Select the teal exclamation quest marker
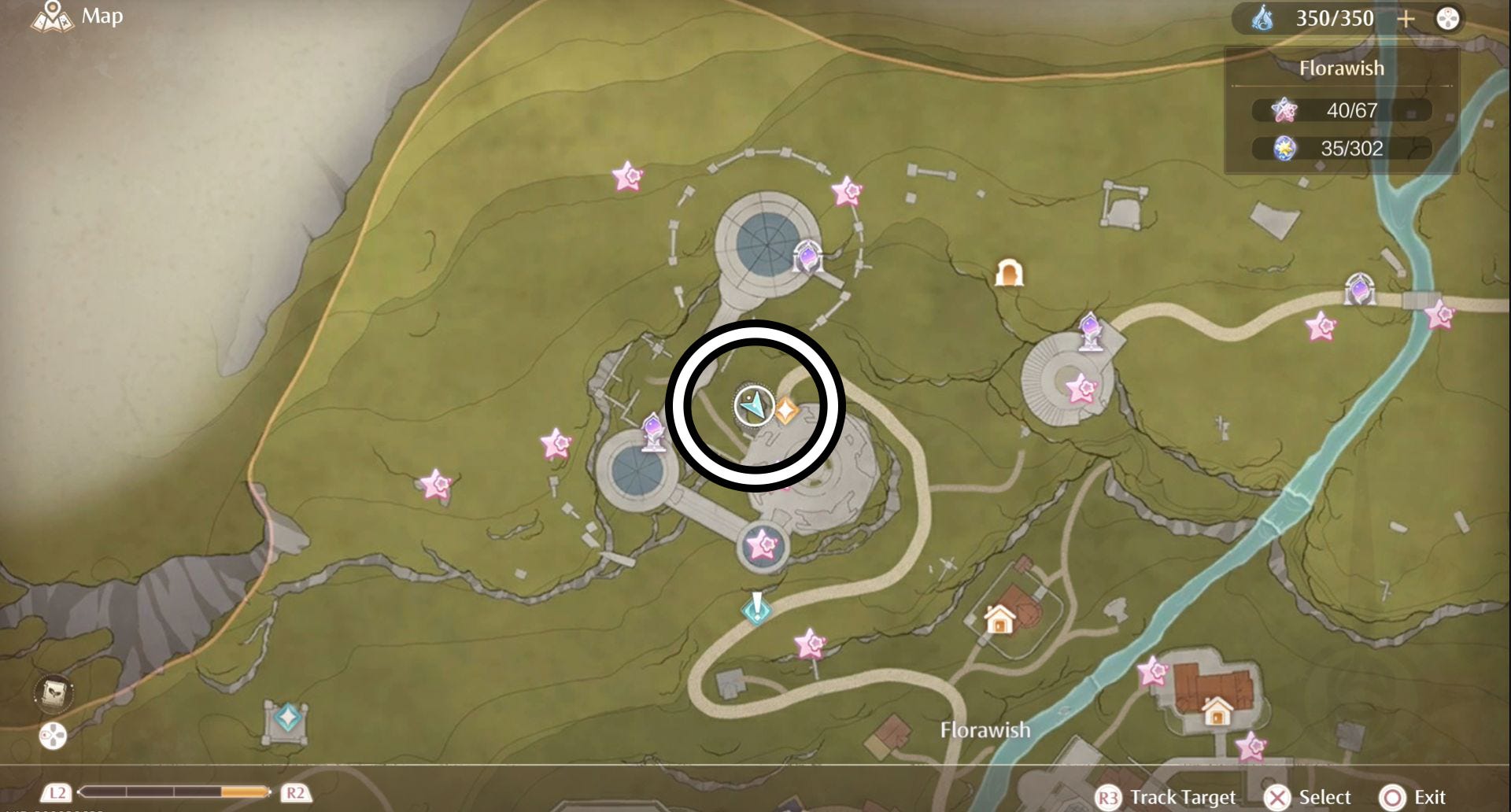The image size is (1511, 812). point(756,608)
